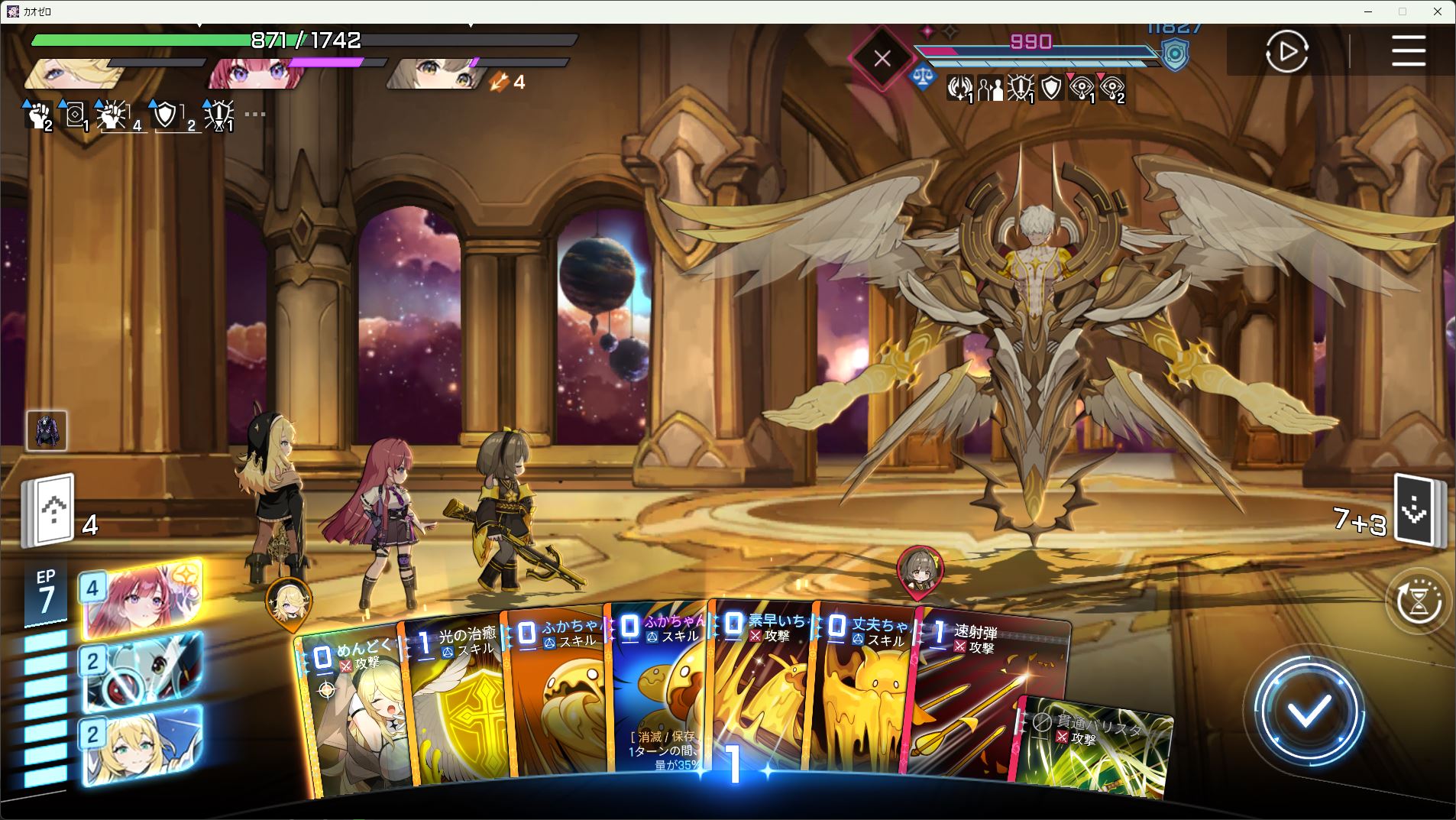Activate the red-haired girl's 4-cost ego skill
Screen dimensions: 1456x820
coord(141,598)
